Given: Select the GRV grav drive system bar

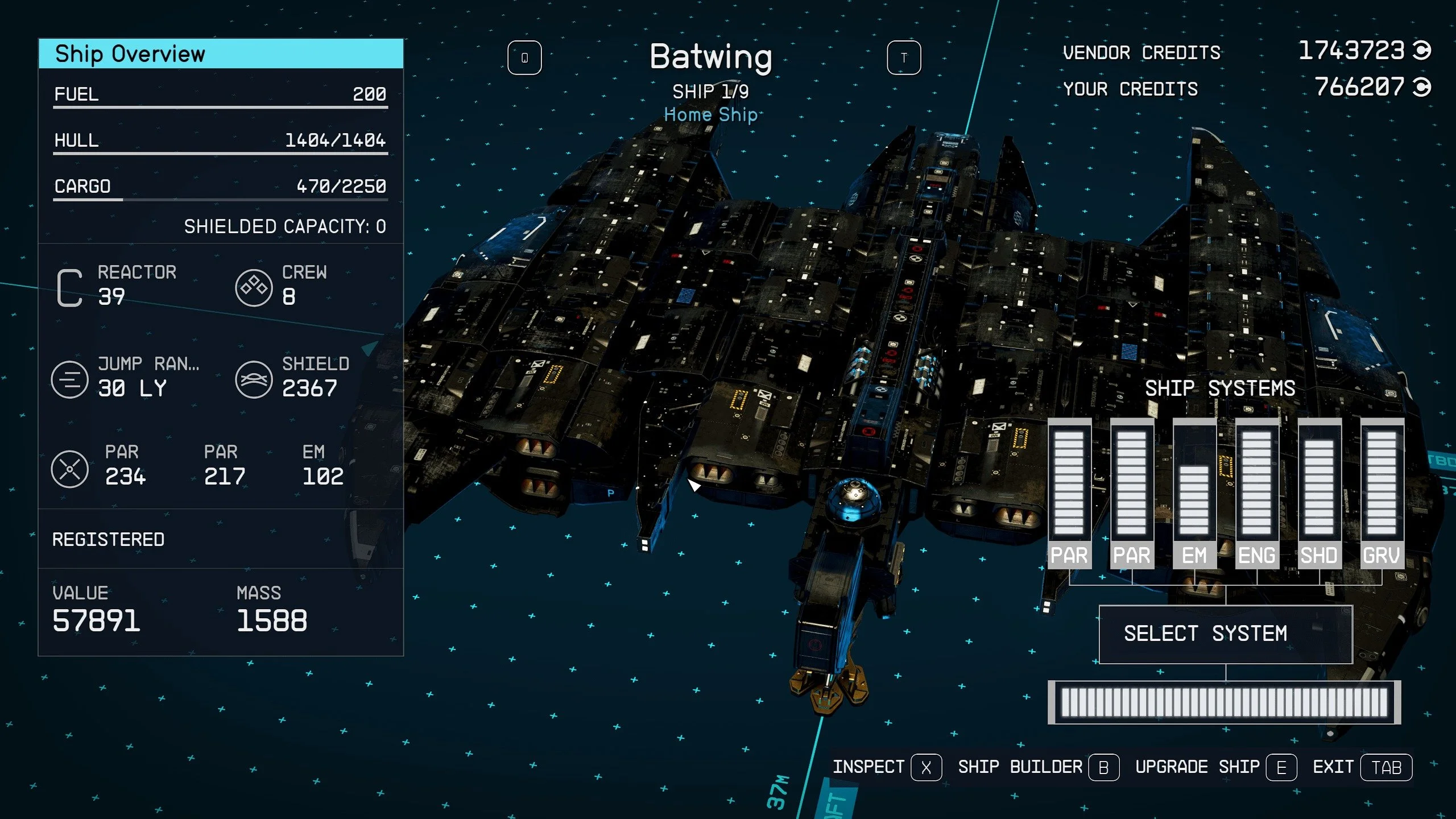Looking at the screenshot, I should [1382, 494].
